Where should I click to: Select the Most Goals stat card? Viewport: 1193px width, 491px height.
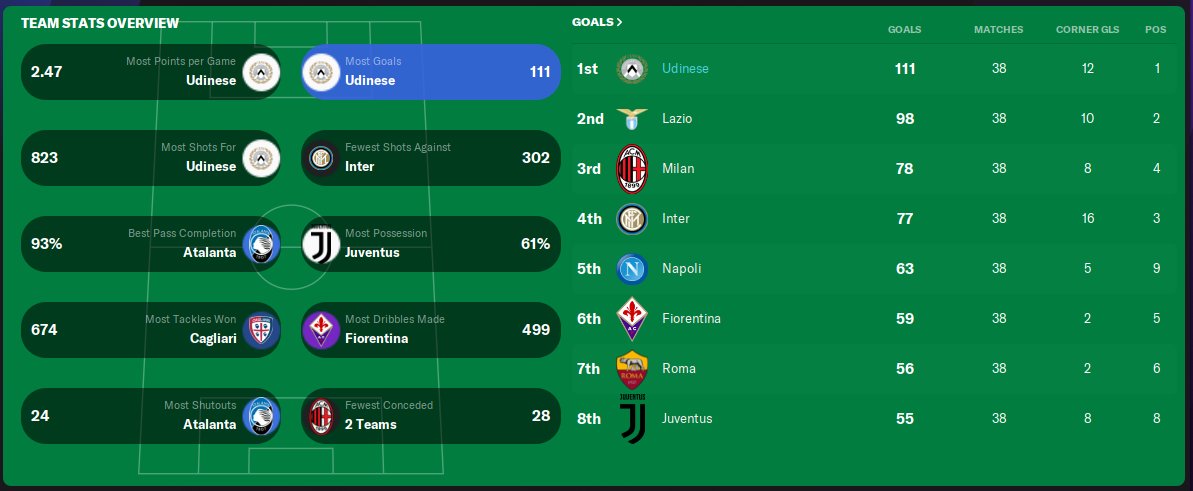click(430, 72)
